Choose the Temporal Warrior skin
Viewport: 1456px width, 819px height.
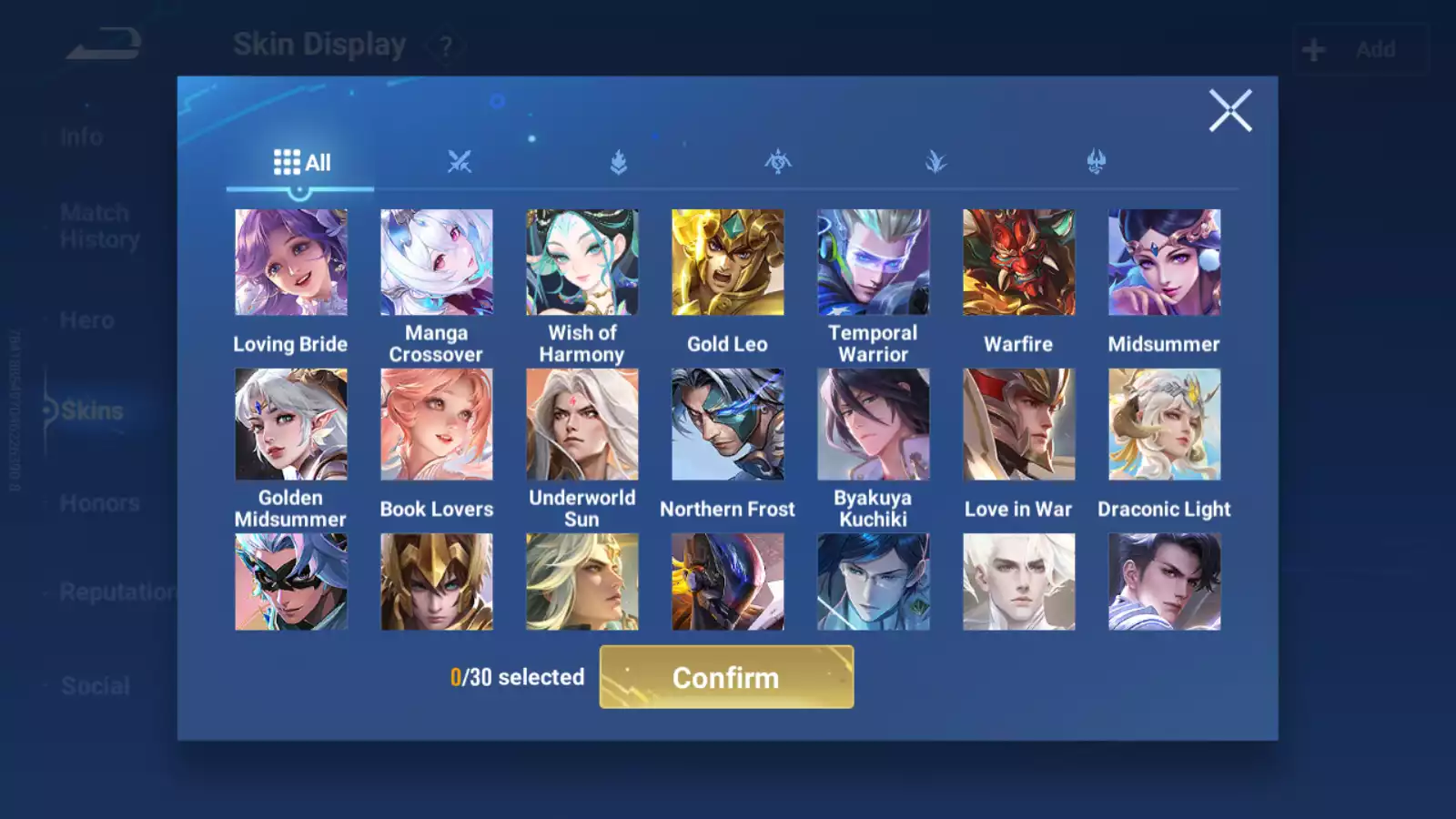(x=874, y=263)
